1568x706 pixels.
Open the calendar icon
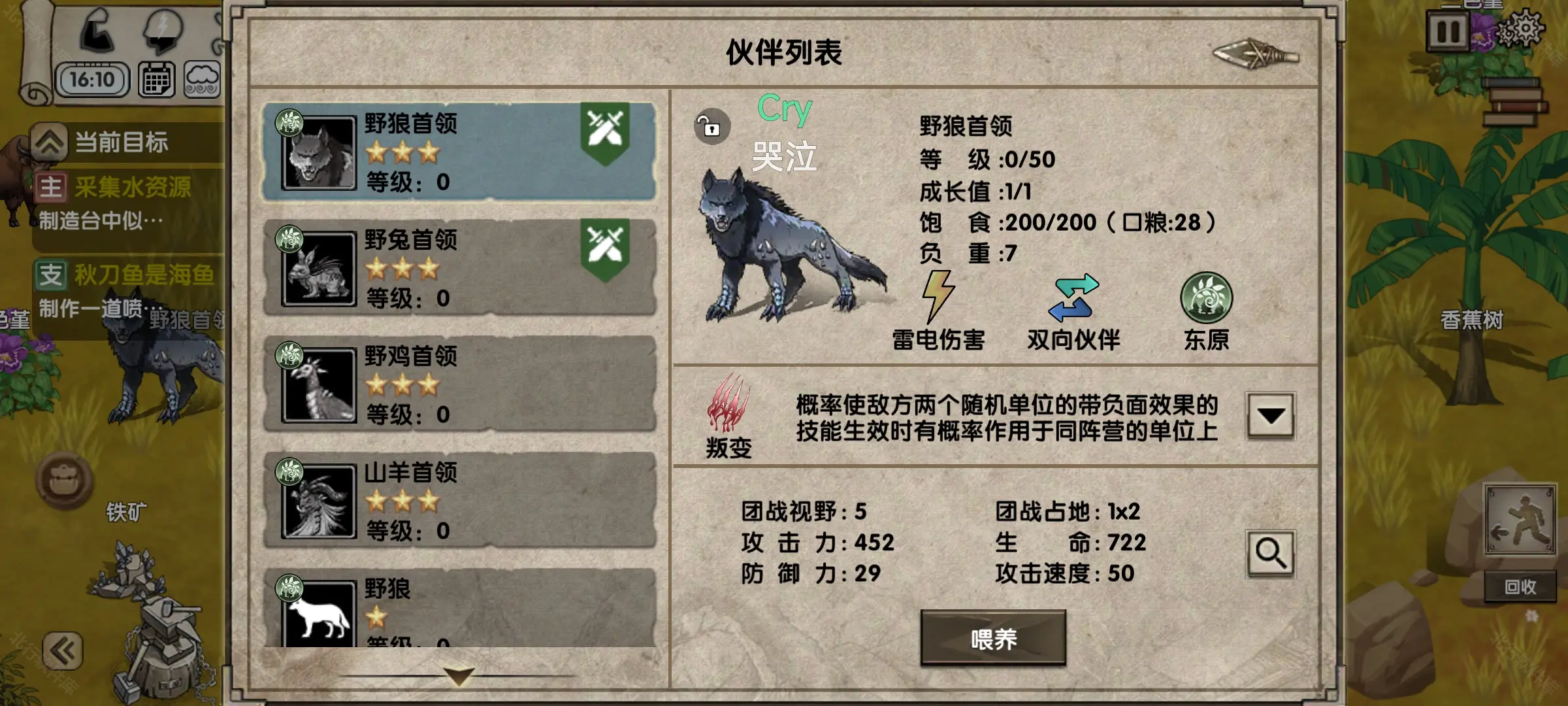coord(157,80)
